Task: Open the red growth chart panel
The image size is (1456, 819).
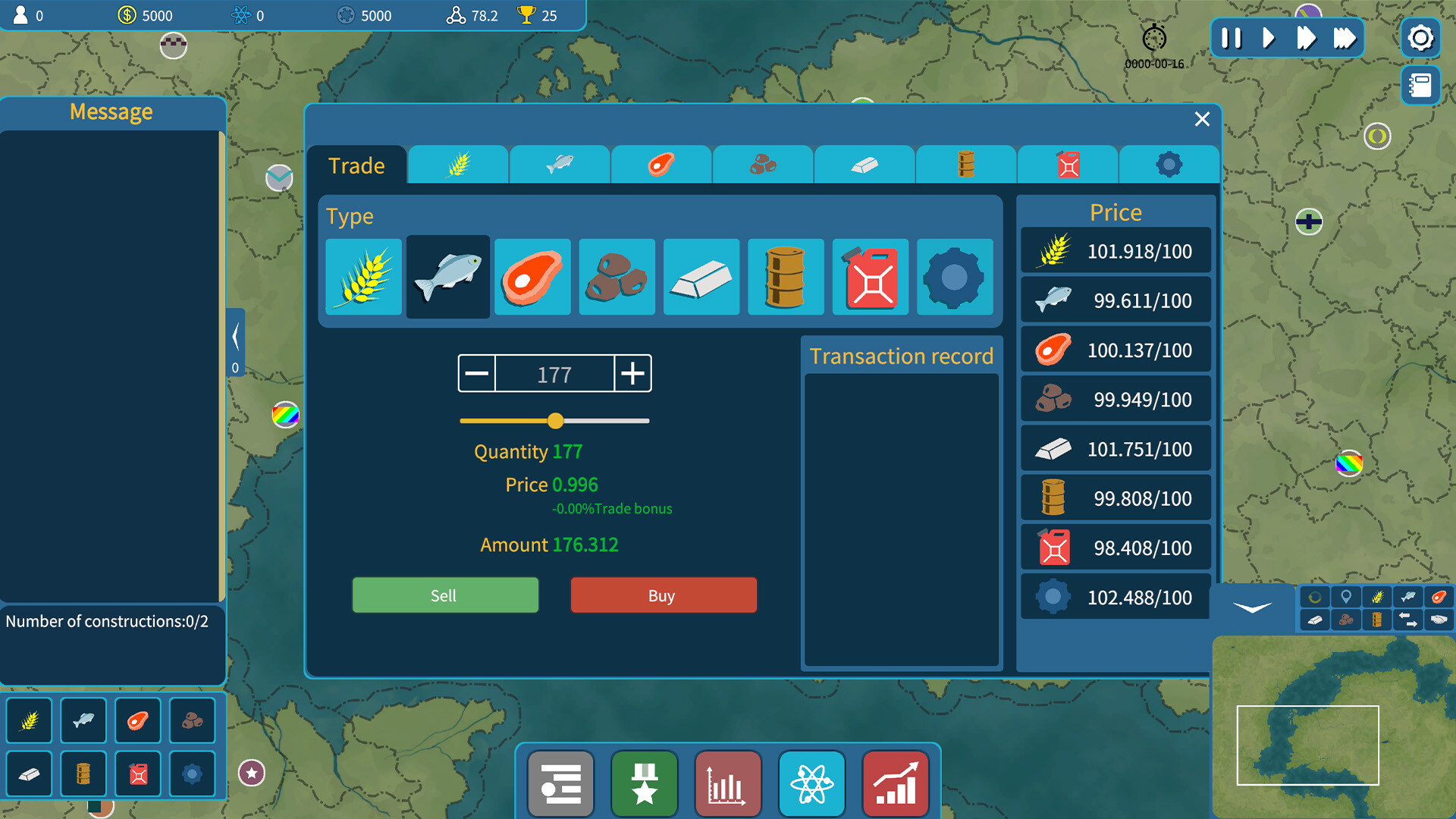Action: pos(896,783)
